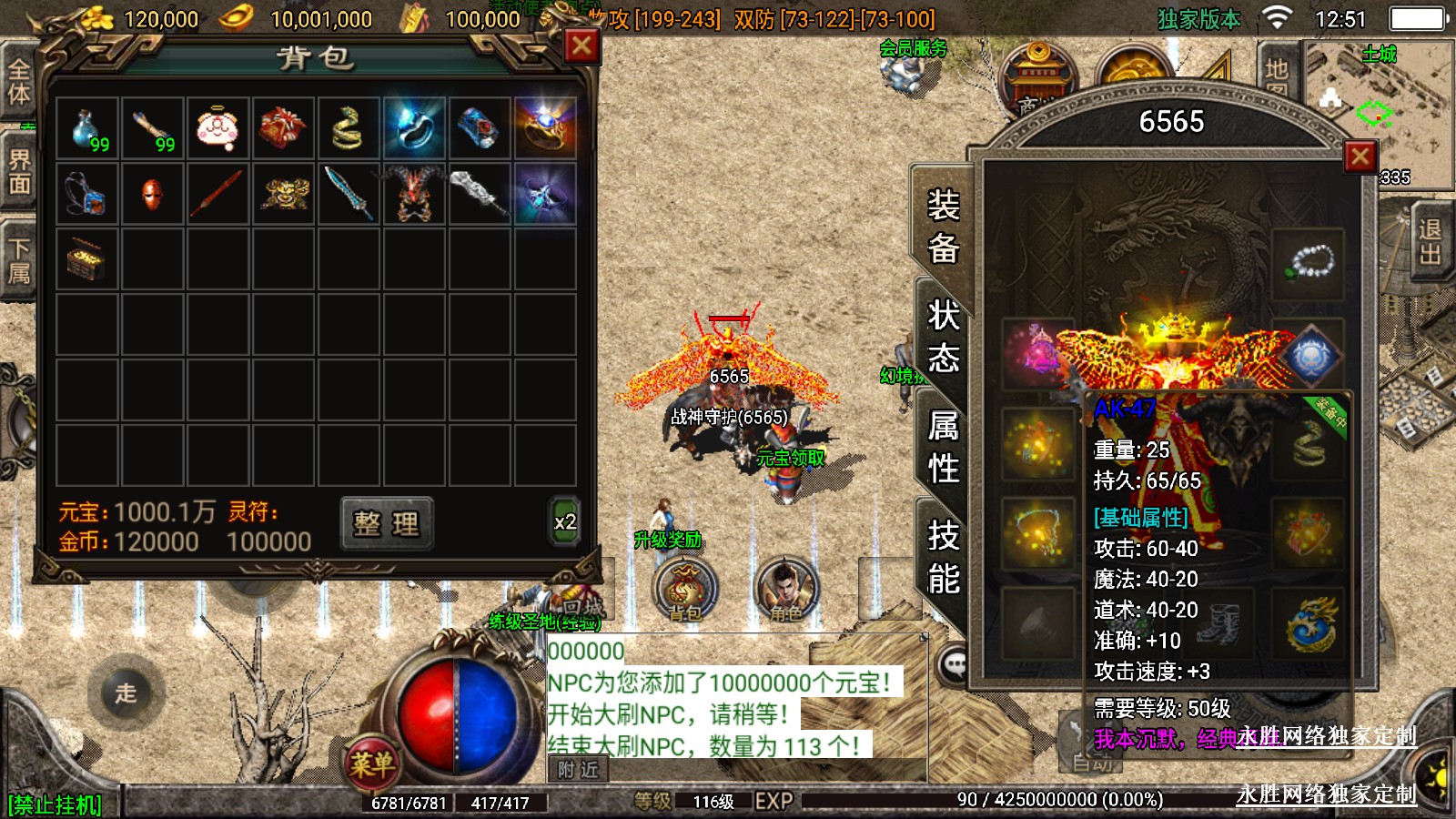Switch to the 技能 skills tab

coord(944,557)
